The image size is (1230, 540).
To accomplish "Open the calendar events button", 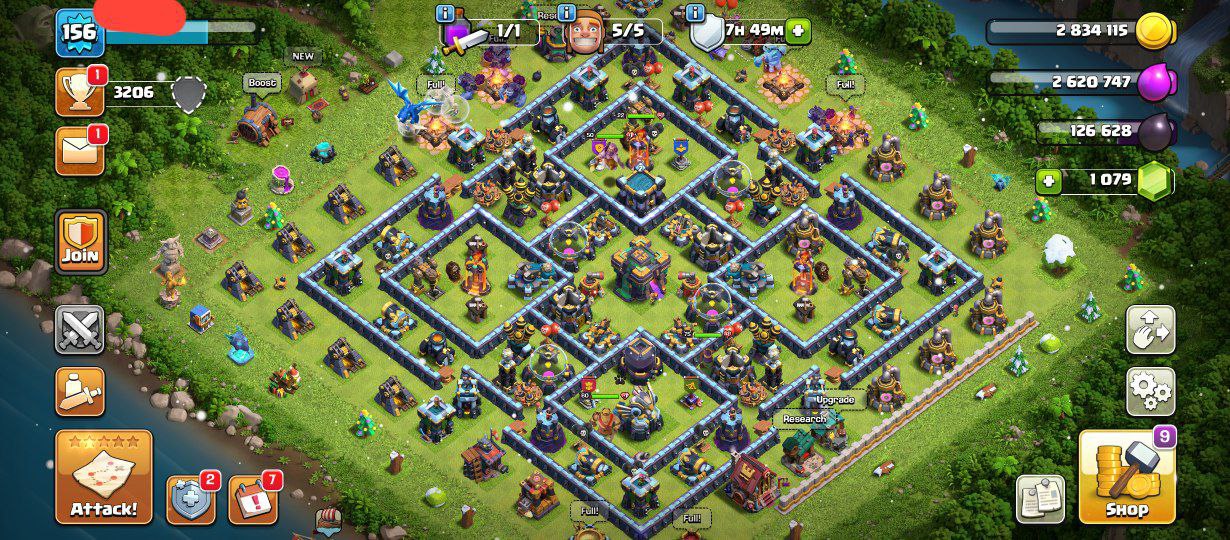I will (252, 499).
